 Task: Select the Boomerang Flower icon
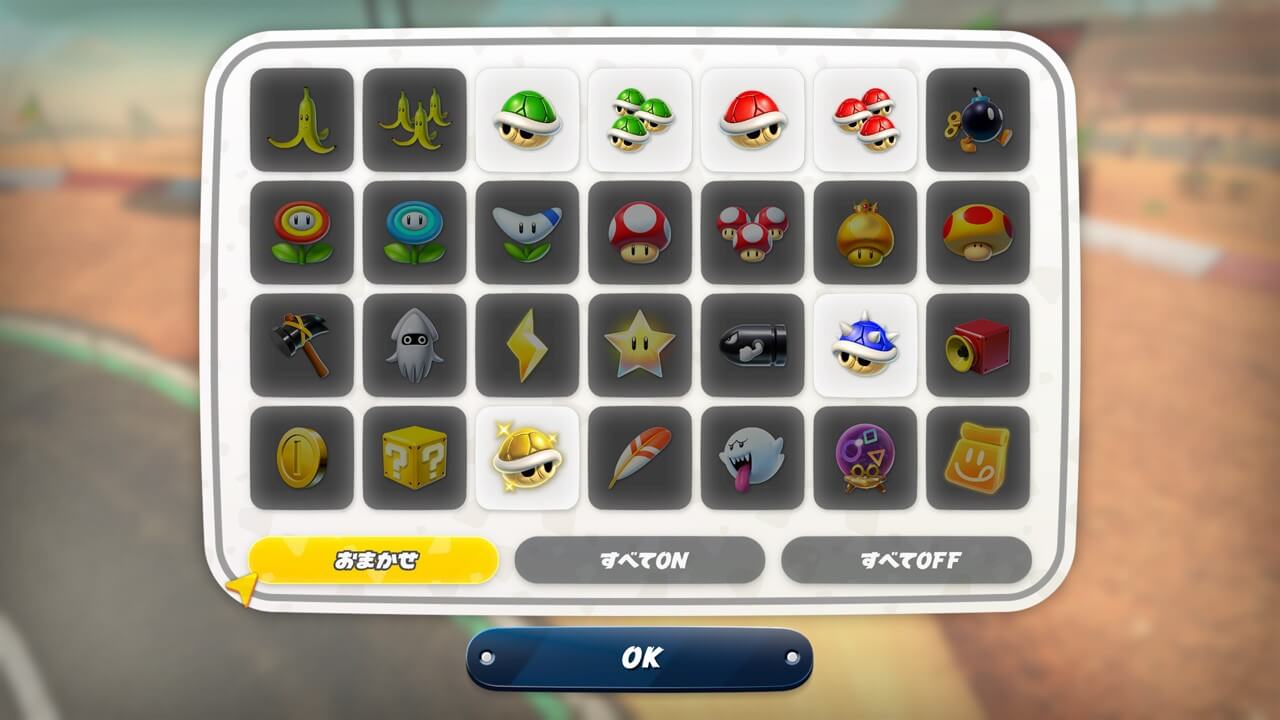[x=529, y=232]
